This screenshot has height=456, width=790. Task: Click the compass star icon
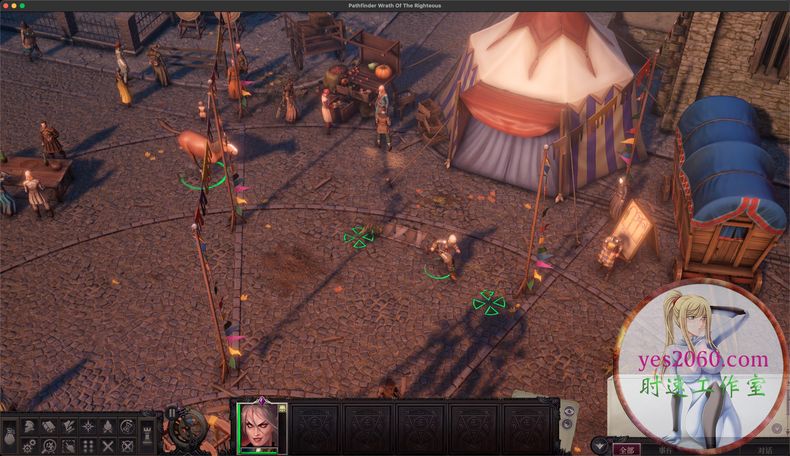88,427
